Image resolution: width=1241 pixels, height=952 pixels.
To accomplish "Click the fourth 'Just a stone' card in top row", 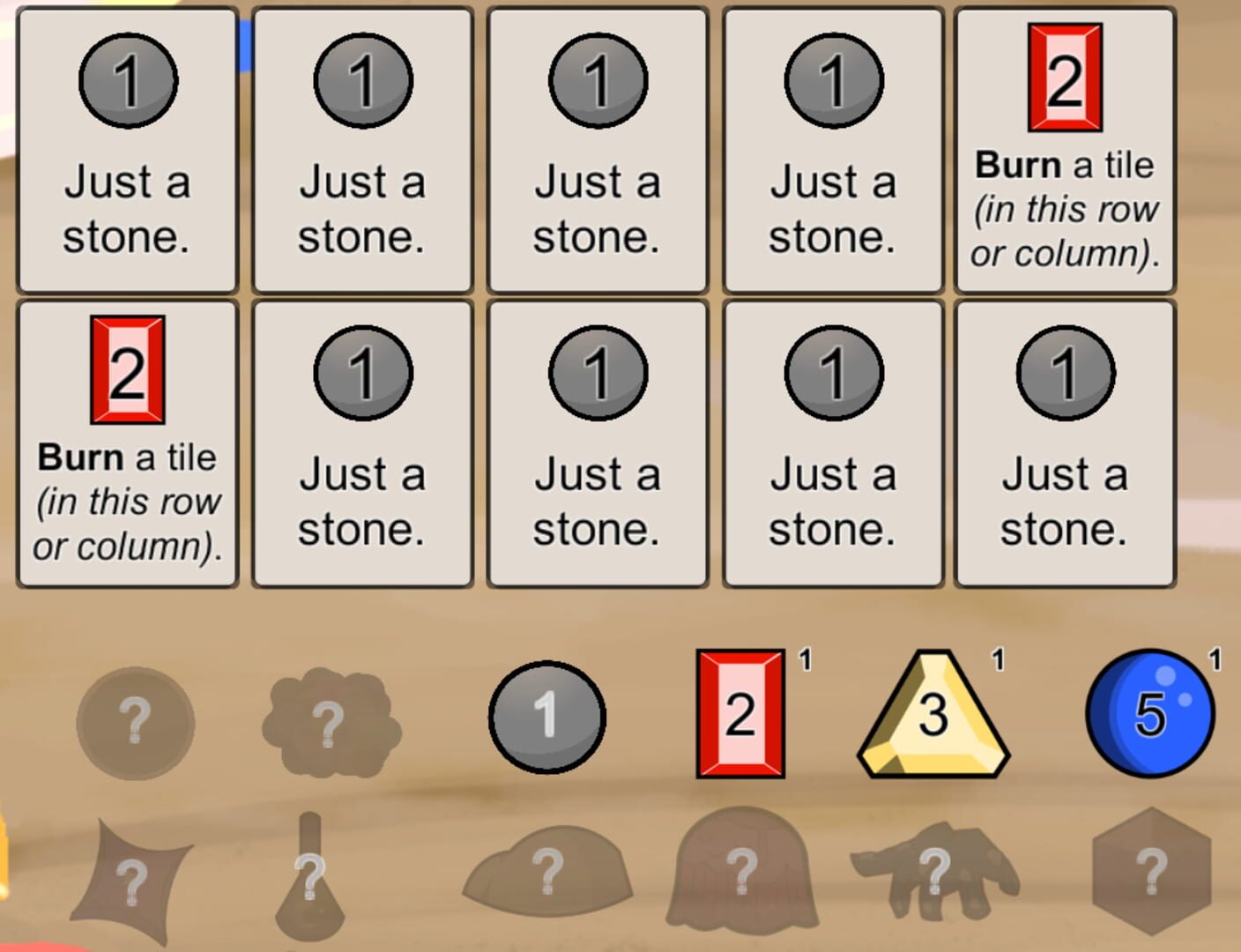I will tap(832, 150).
